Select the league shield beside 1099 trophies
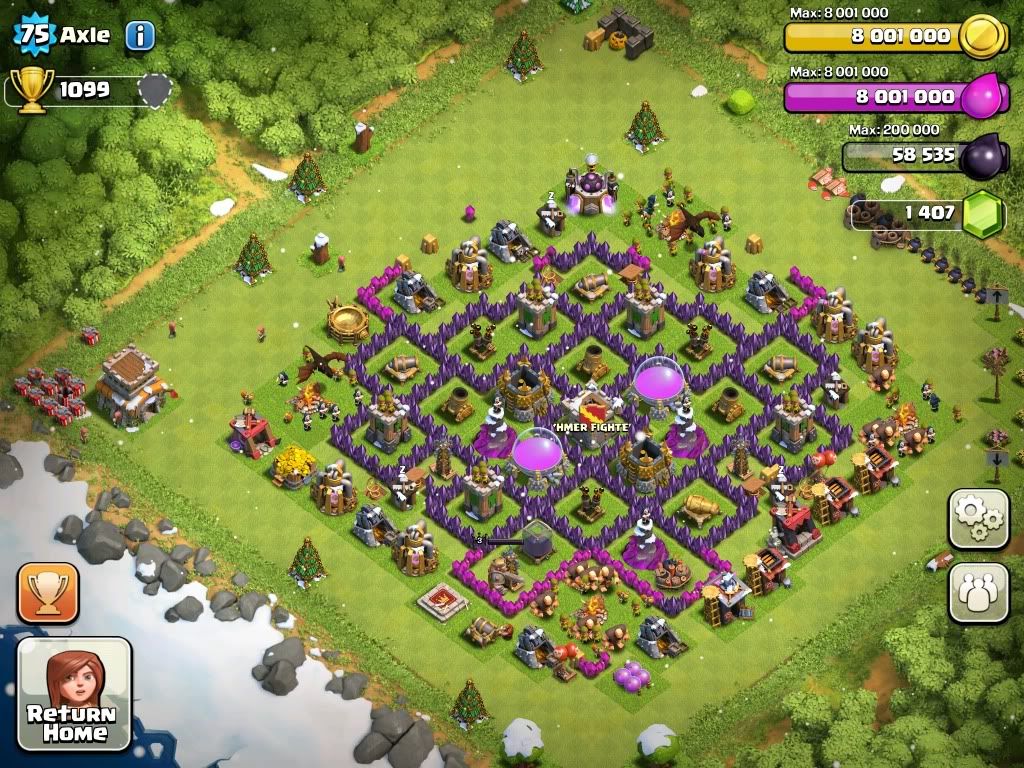Screen dimensions: 1024x768 pos(154,91)
